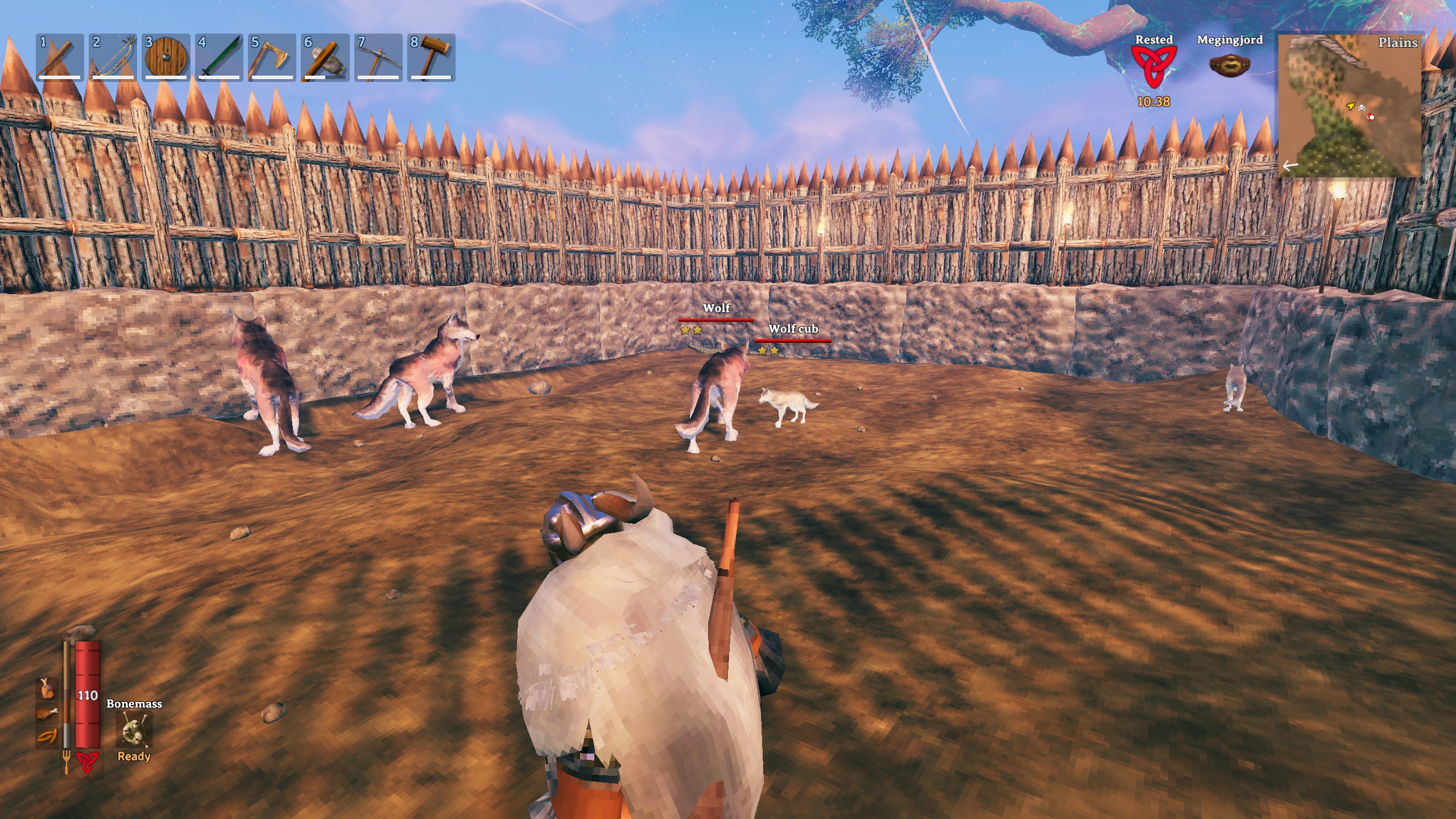Equip the bow from hotbar slot 2
Image resolution: width=1456 pixels, height=819 pixels.
[113, 57]
